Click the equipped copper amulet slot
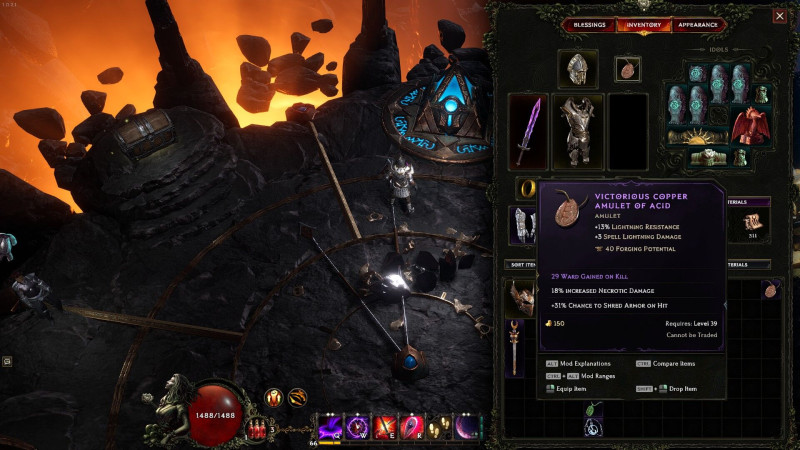This screenshot has height=450, width=800. tap(627, 69)
